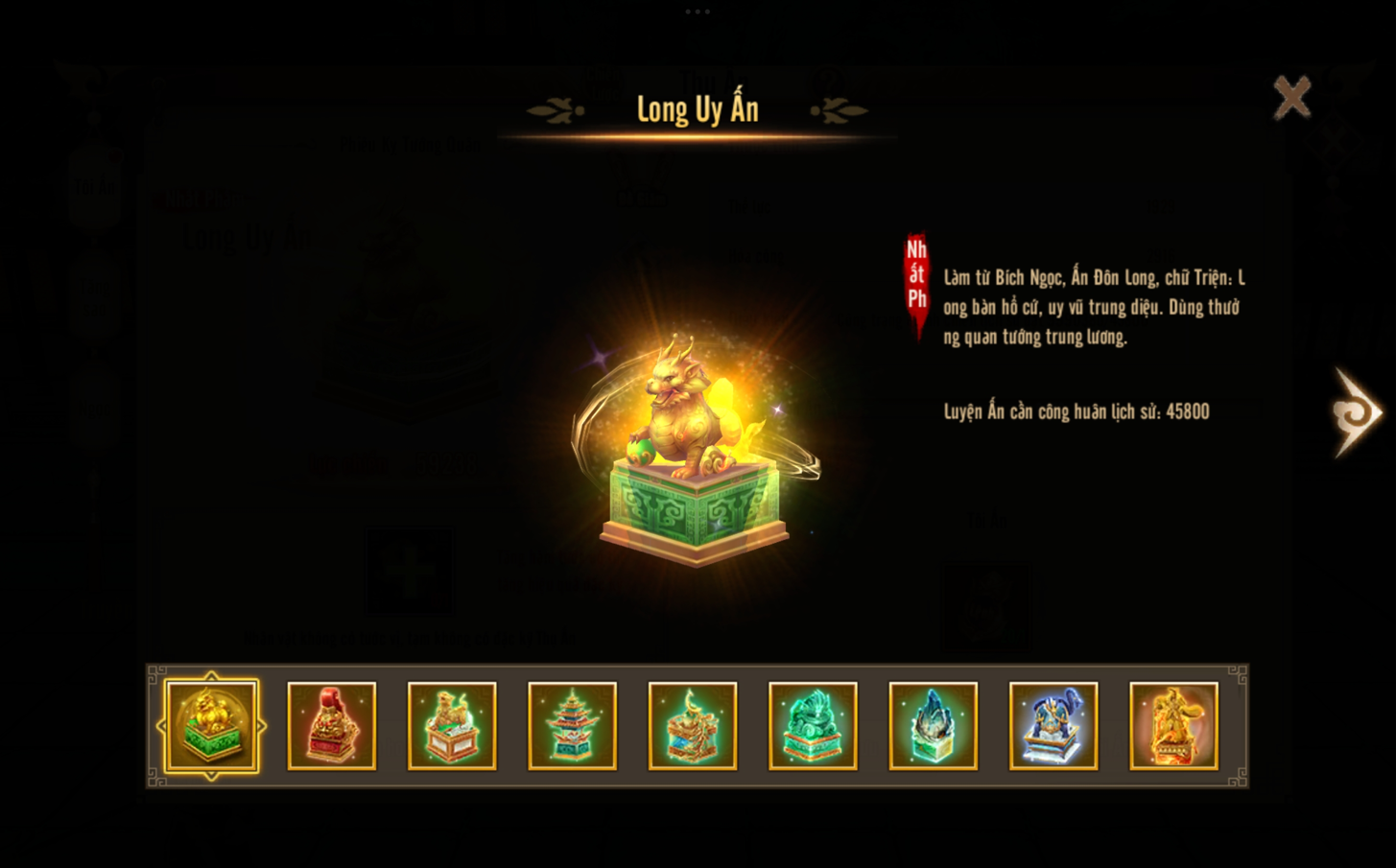Close the Long Uy Ấn window
Image resolution: width=1396 pixels, height=868 pixels.
[1291, 97]
